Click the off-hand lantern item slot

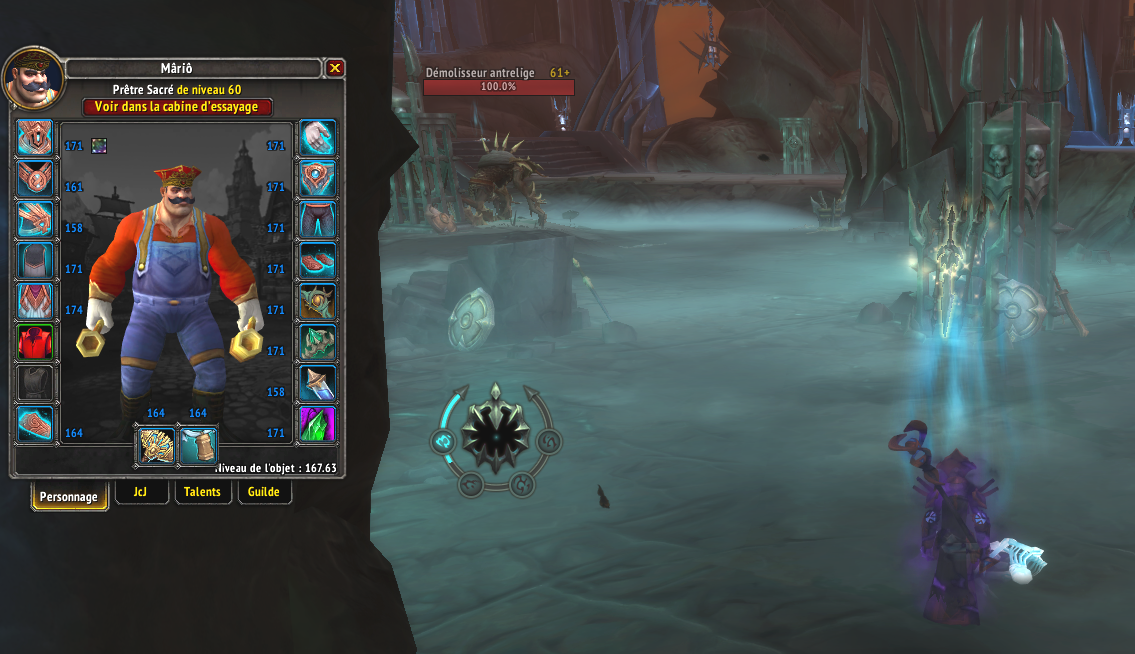tap(198, 445)
